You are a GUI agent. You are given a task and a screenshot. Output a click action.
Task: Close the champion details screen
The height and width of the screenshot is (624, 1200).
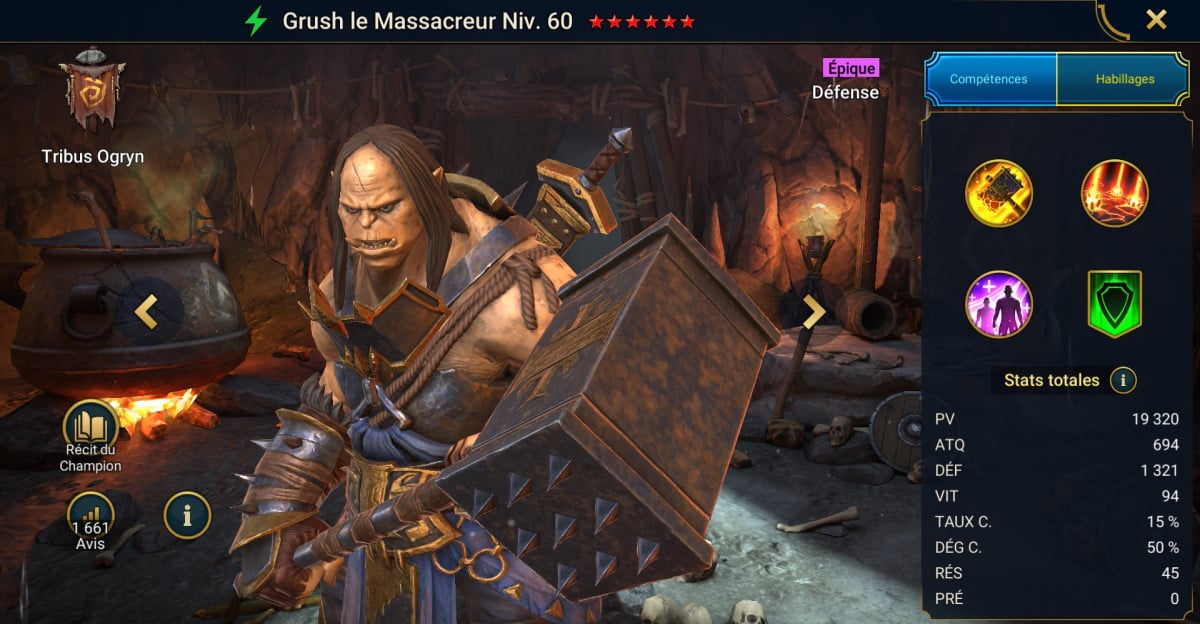pos(1156,20)
